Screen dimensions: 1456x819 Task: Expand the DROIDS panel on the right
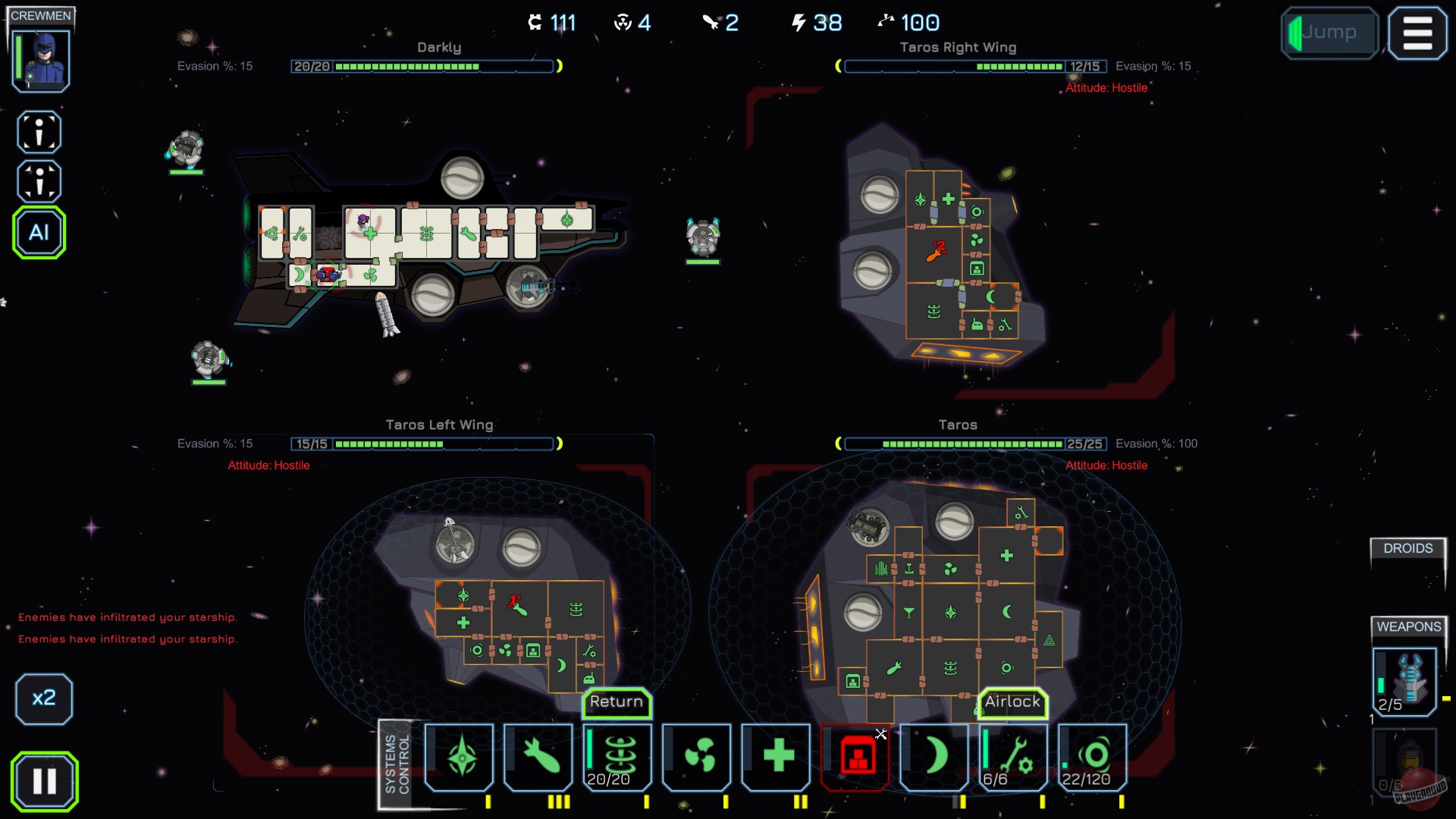(1407, 548)
